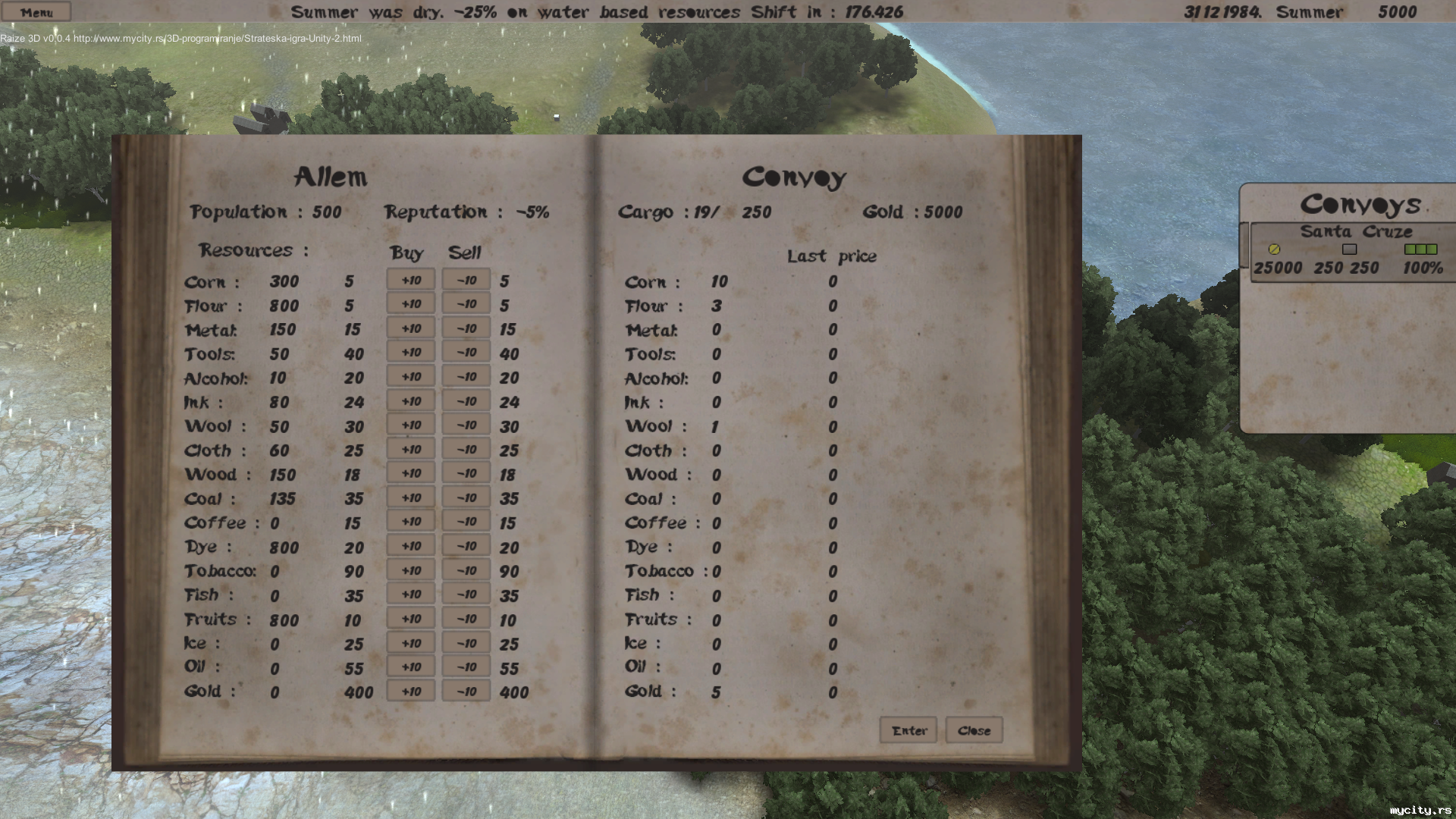Buy 10 Wood
This screenshot has width=1456, height=819.
click(x=410, y=474)
